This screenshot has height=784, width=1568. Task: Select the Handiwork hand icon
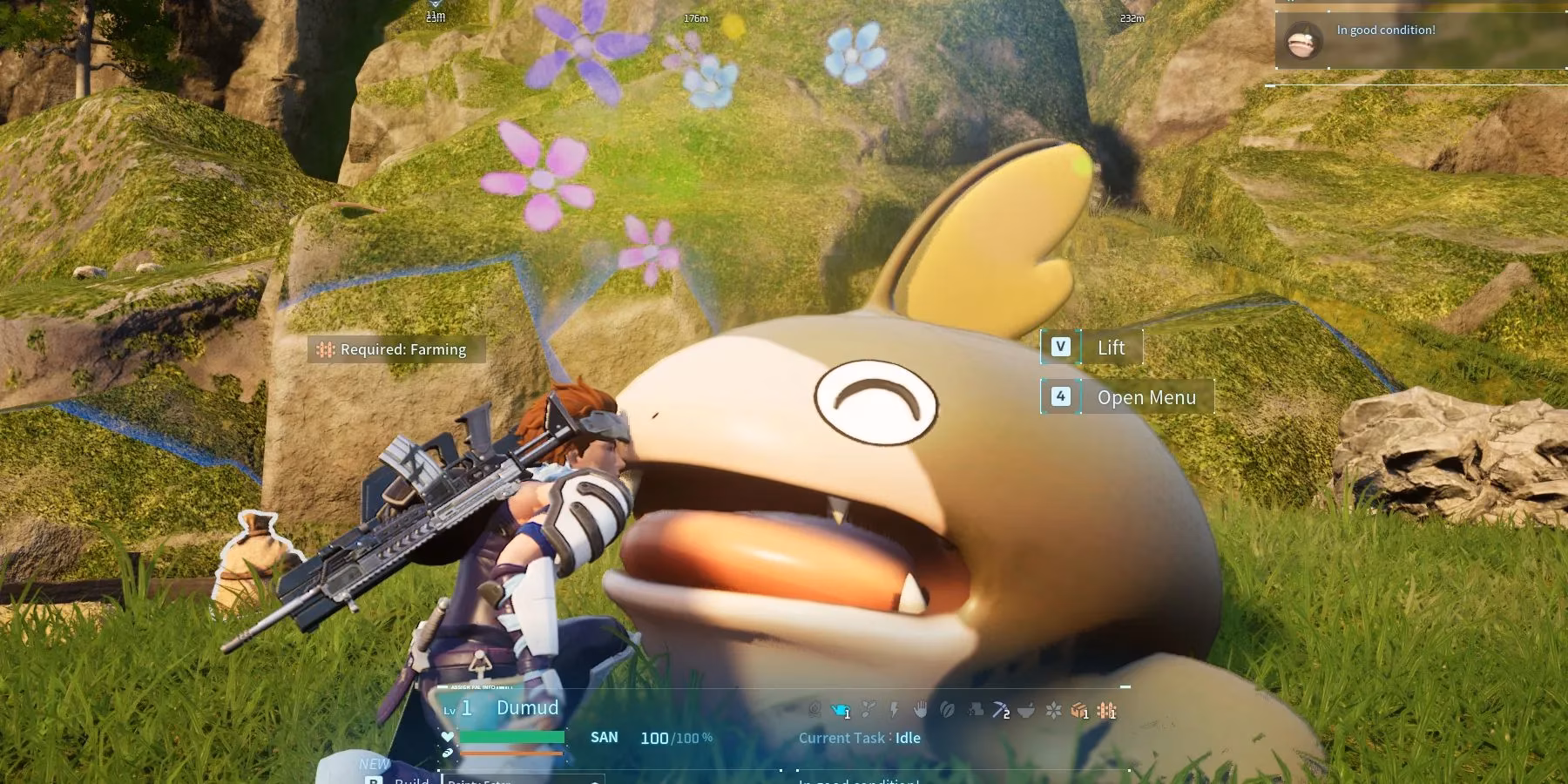pyautogui.click(x=920, y=711)
